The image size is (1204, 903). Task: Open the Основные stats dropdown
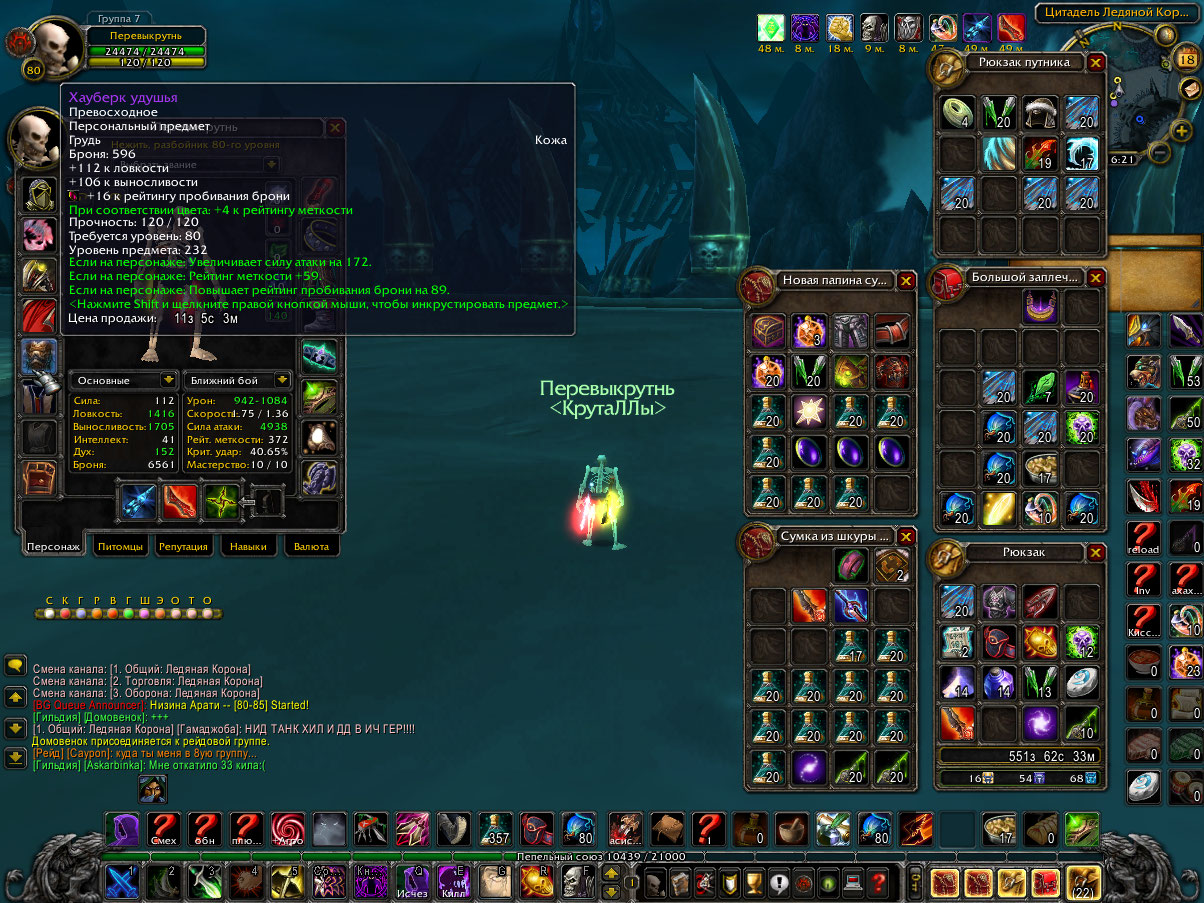(x=166, y=380)
